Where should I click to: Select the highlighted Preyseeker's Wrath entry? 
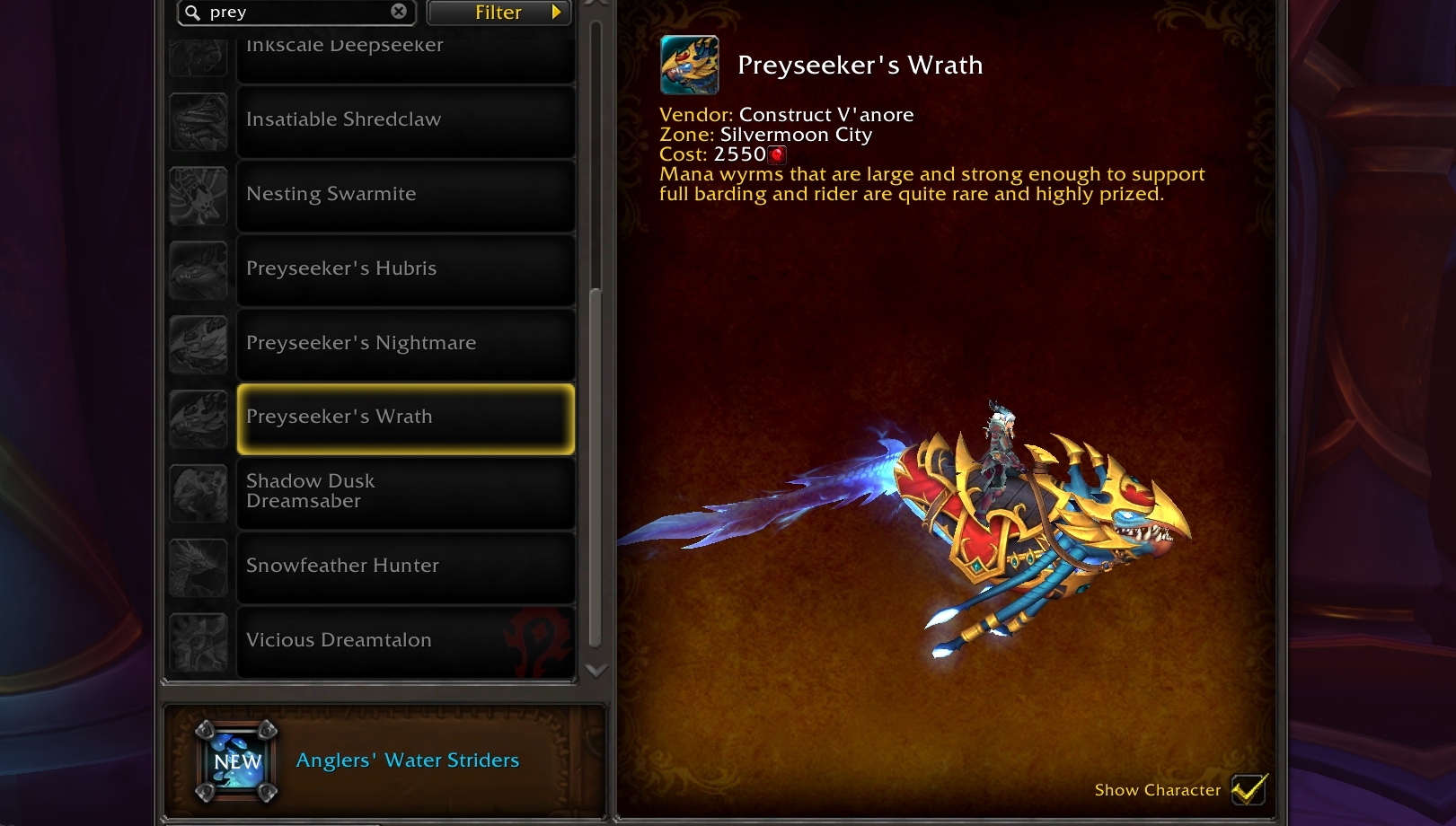coord(405,418)
